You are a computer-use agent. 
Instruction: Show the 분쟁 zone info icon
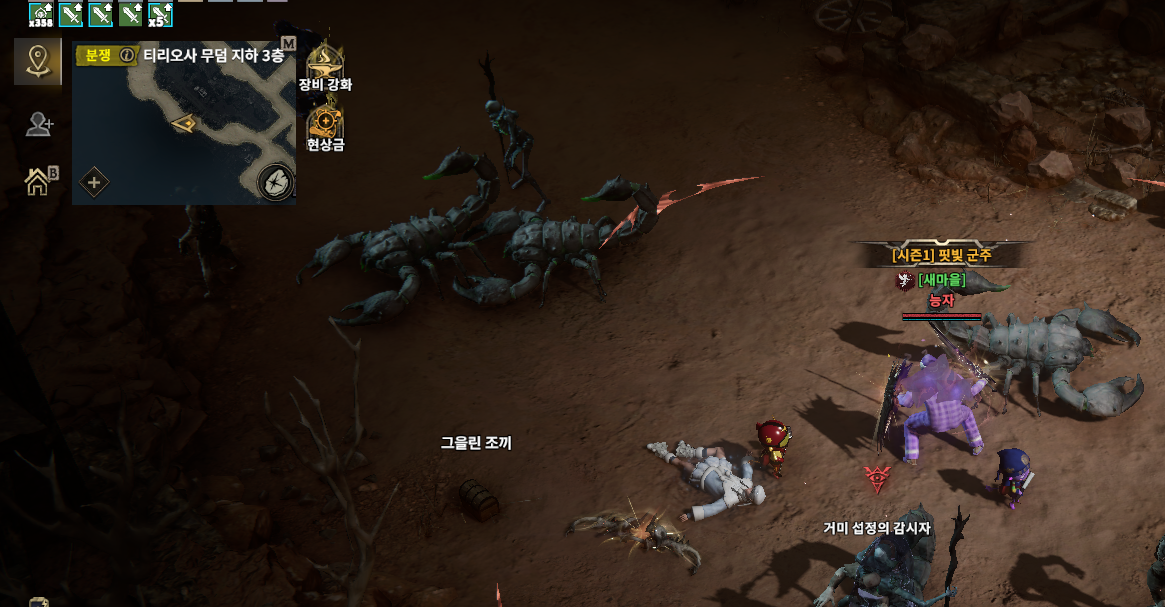click(x=127, y=56)
